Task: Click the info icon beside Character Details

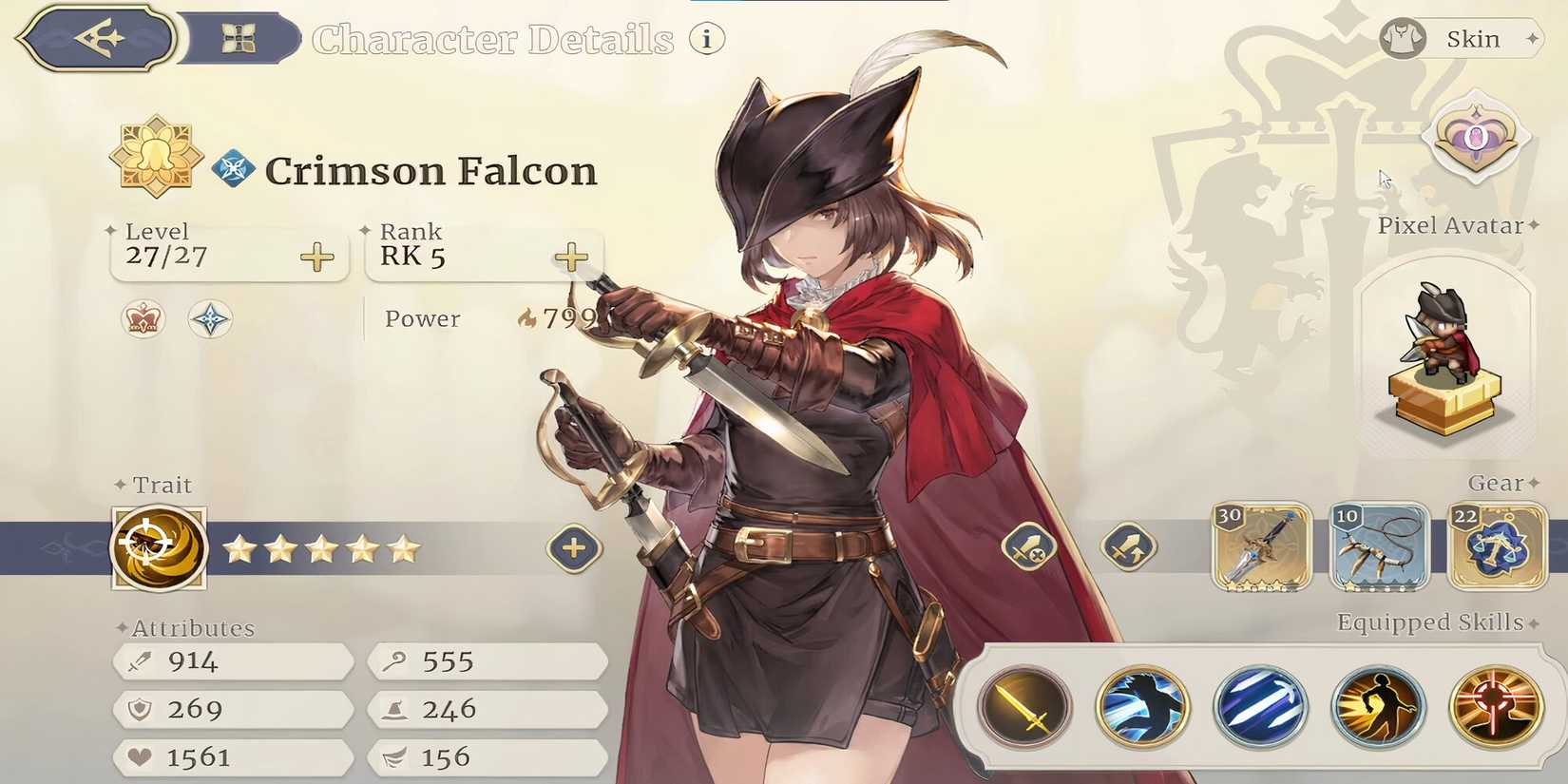Action: (705, 40)
